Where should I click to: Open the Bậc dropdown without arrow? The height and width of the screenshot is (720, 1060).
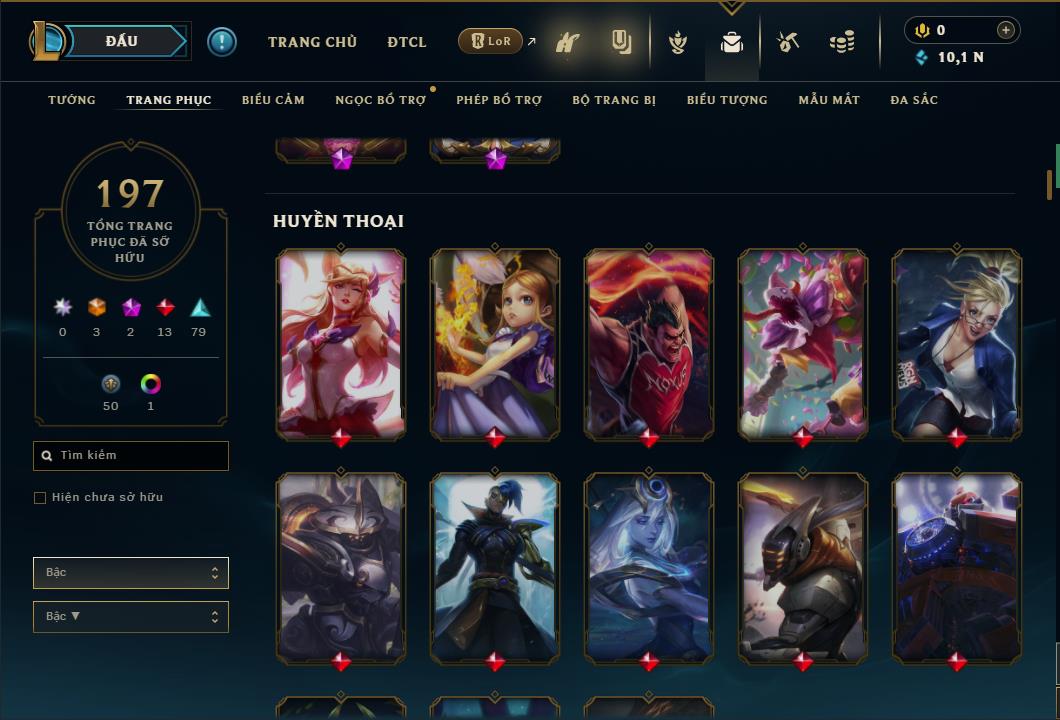[131, 573]
